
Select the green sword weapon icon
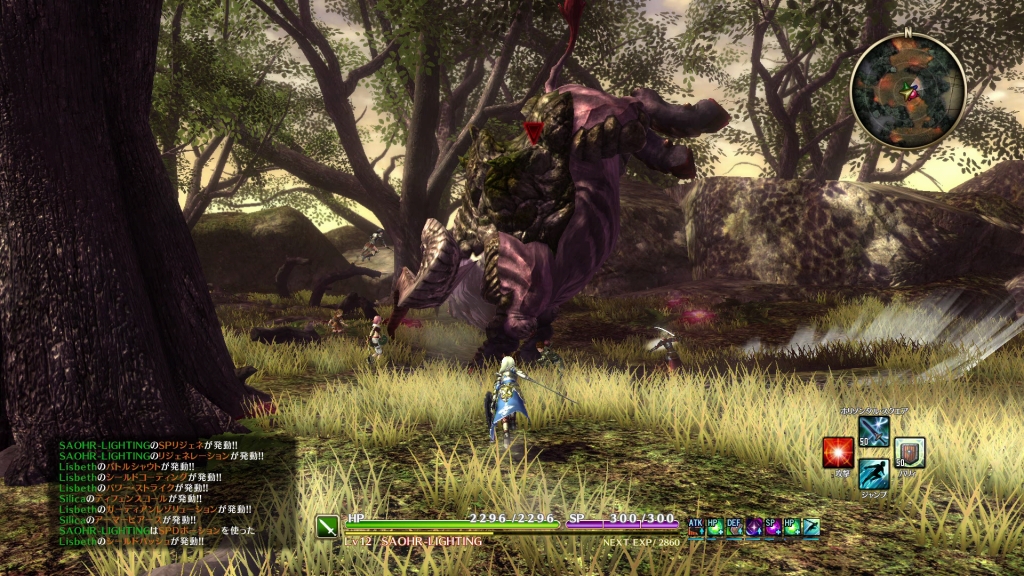(x=329, y=527)
